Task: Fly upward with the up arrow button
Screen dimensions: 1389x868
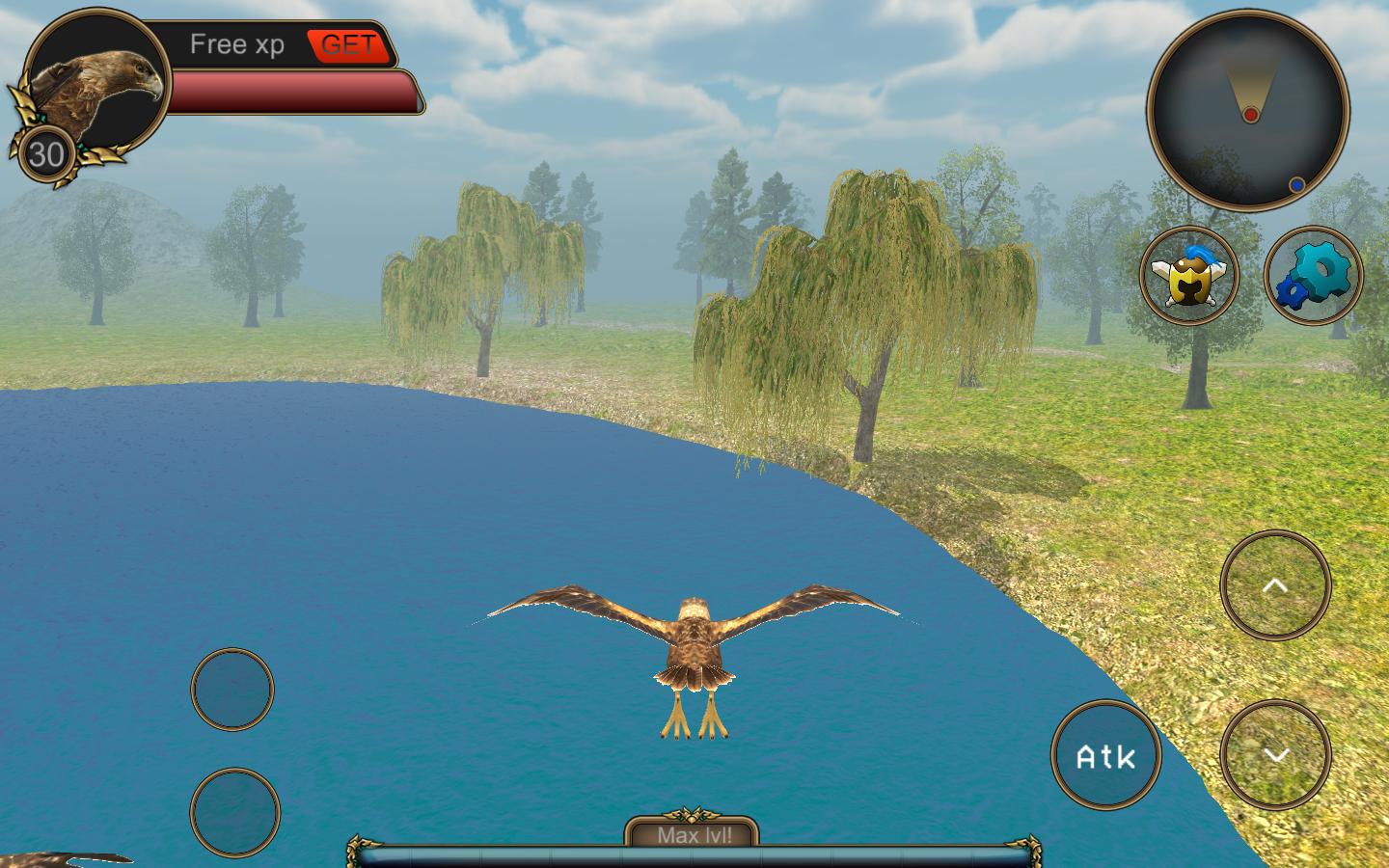Action: click(x=1275, y=584)
